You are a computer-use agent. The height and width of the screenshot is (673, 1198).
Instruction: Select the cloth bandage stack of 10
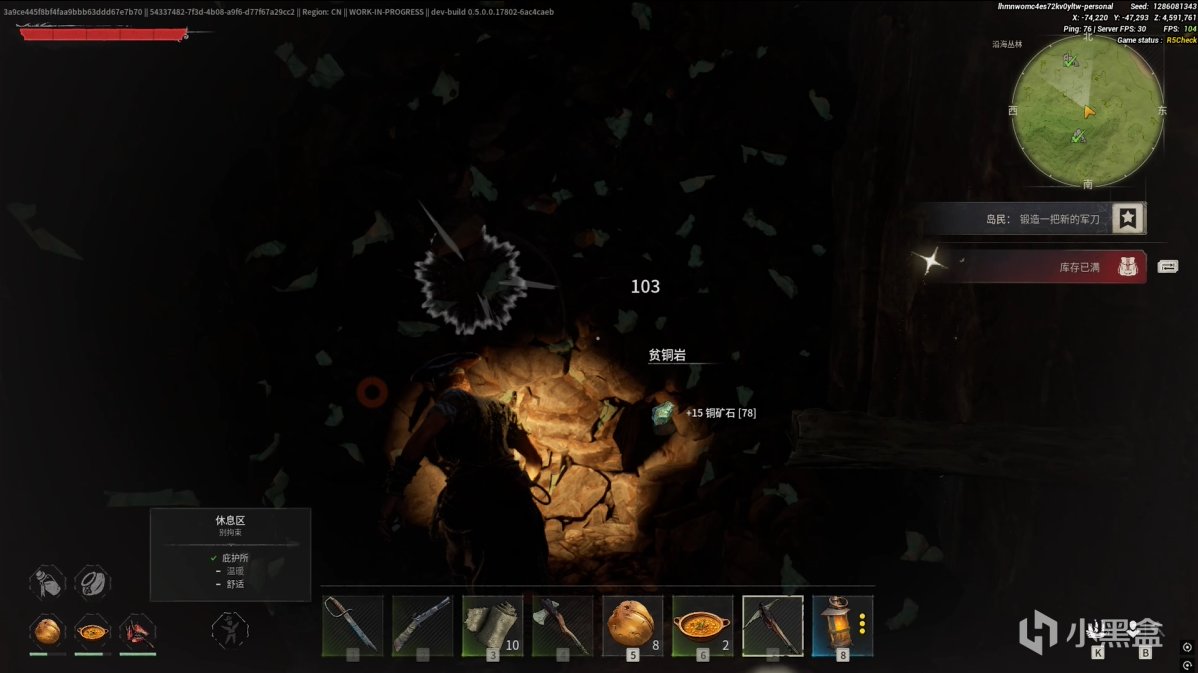(x=492, y=625)
